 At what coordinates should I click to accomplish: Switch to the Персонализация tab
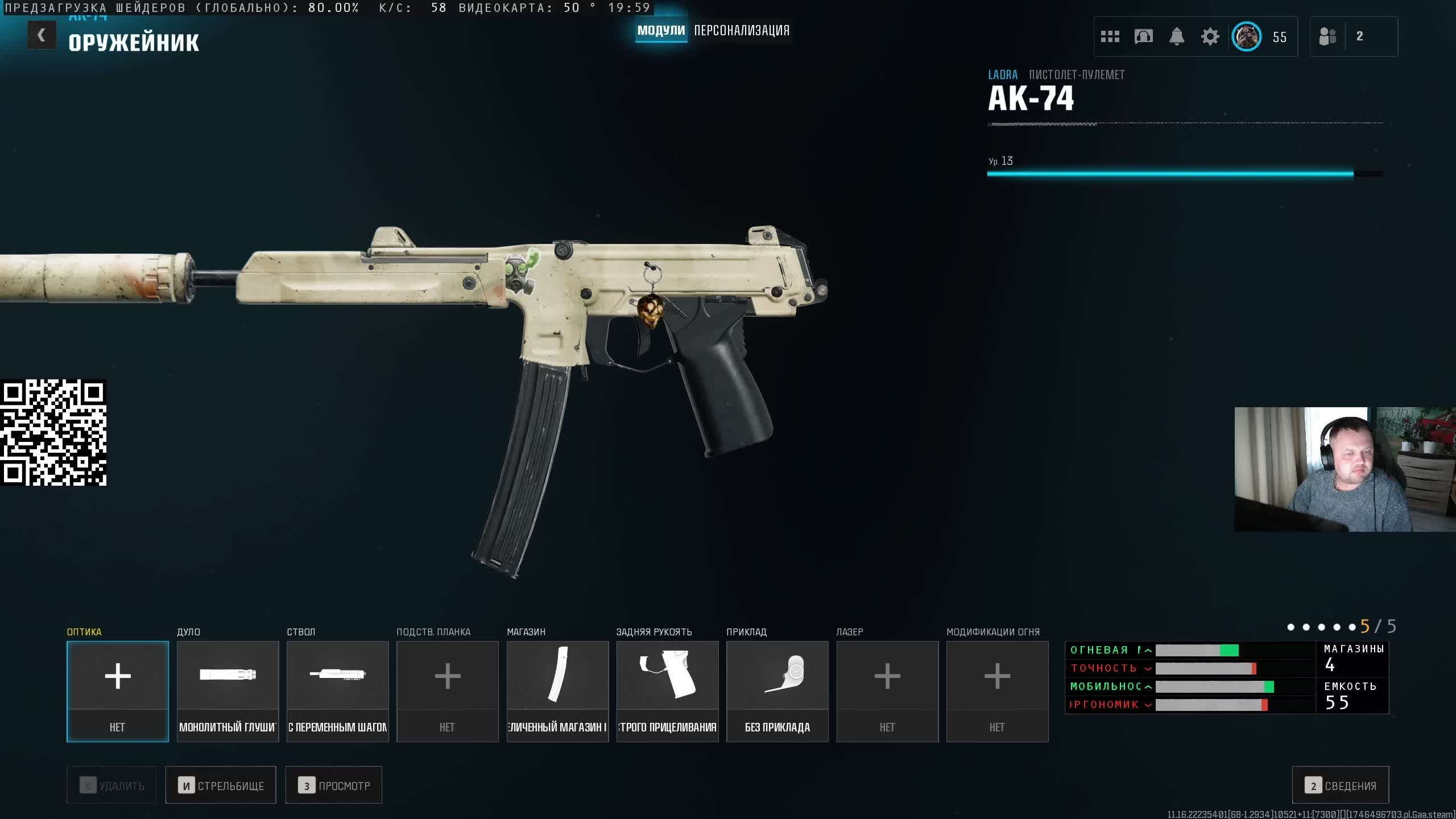[741, 31]
